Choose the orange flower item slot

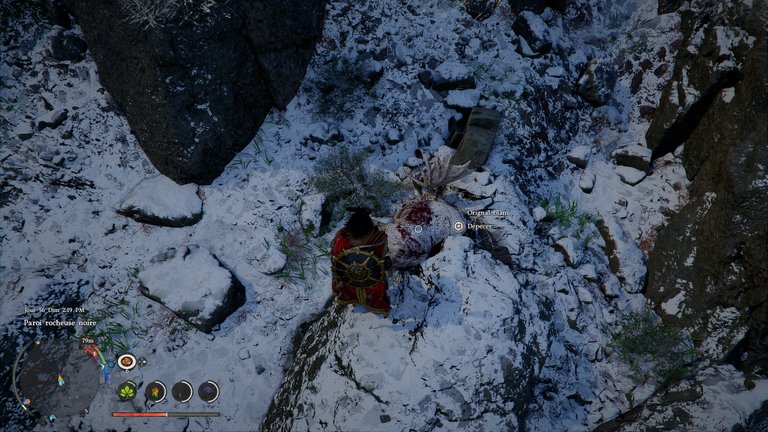pos(155,391)
